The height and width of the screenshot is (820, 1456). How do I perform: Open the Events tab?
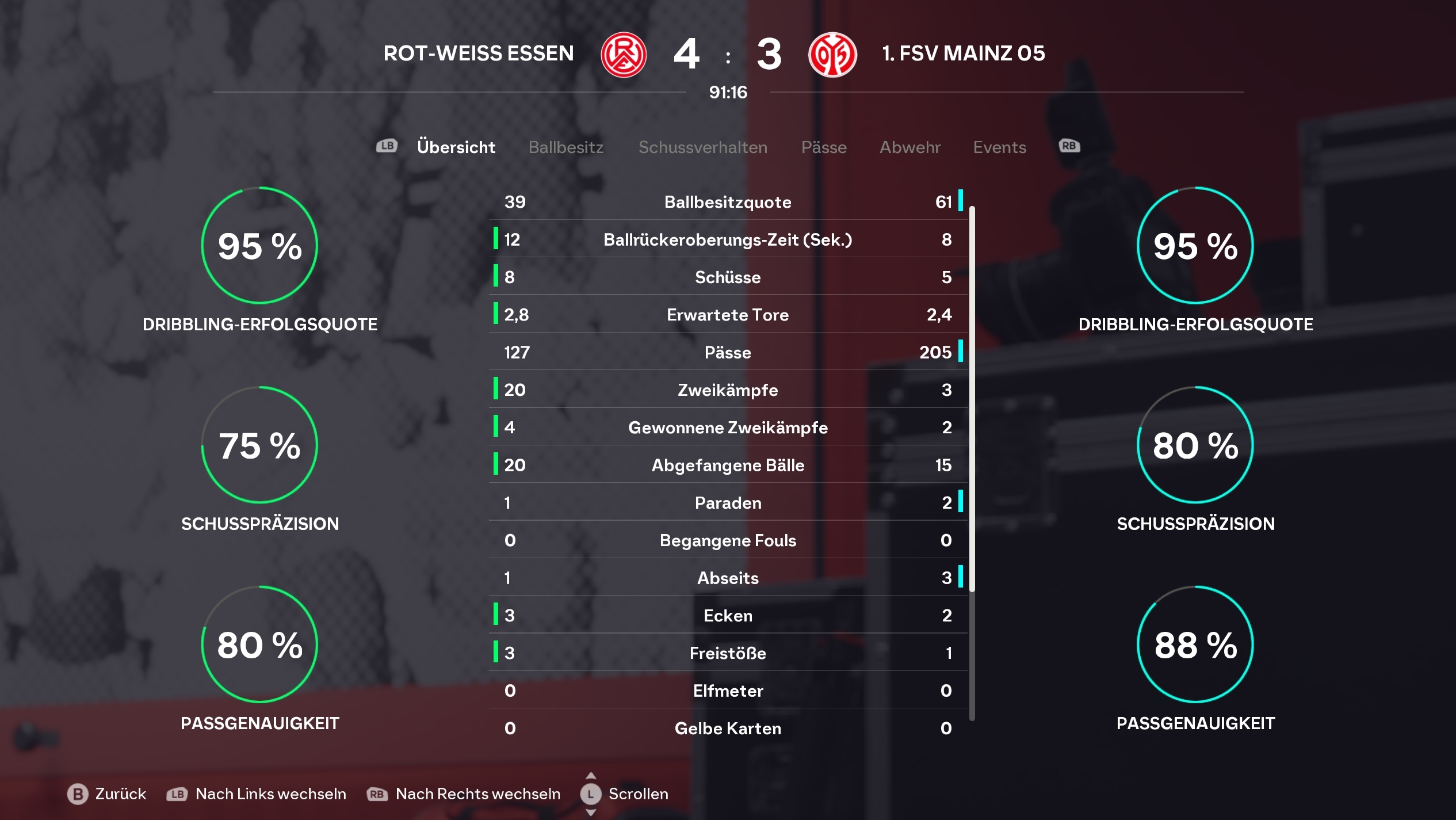tap(999, 147)
